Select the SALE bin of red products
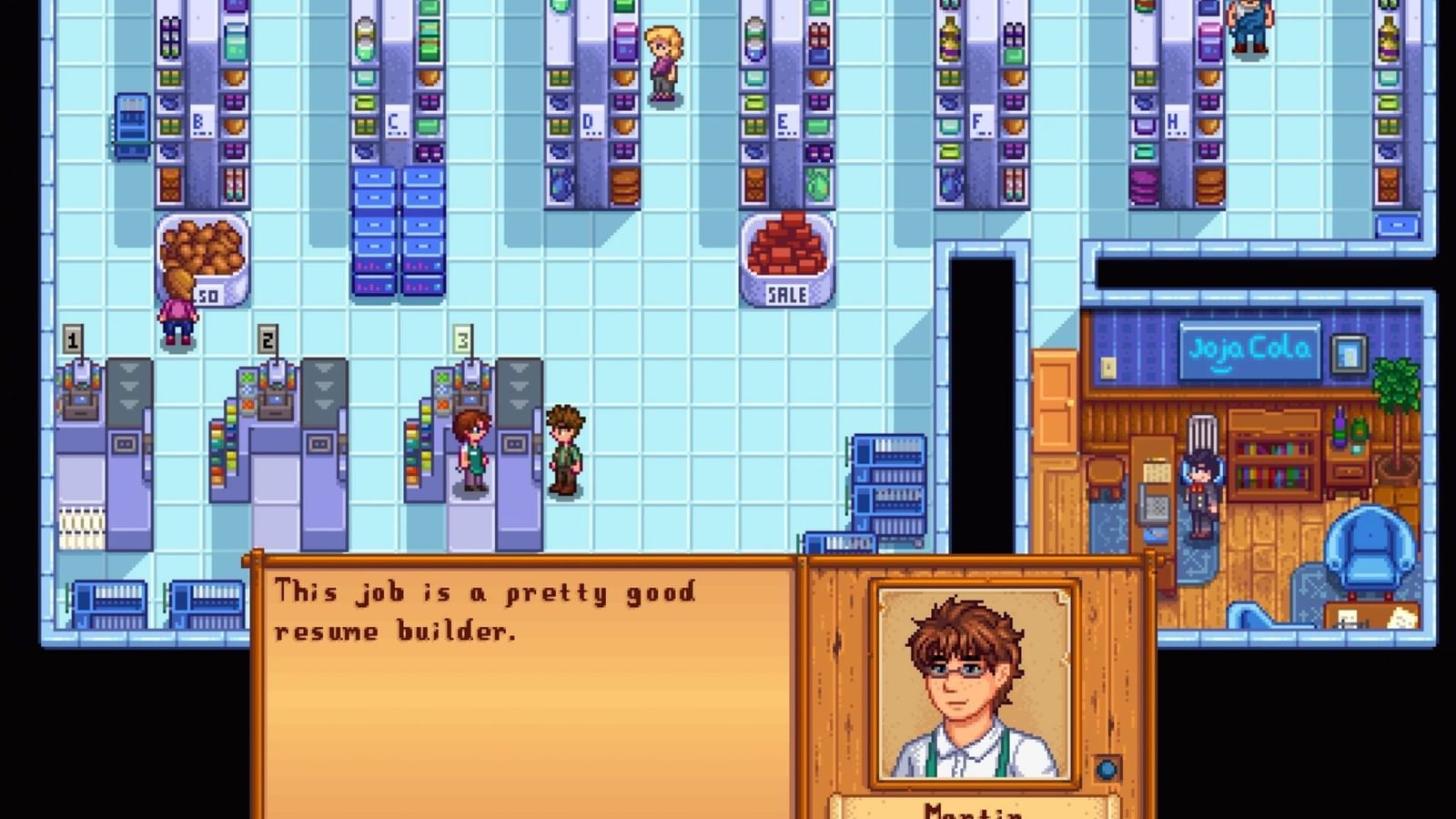The width and height of the screenshot is (1456, 819). pos(788,259)
